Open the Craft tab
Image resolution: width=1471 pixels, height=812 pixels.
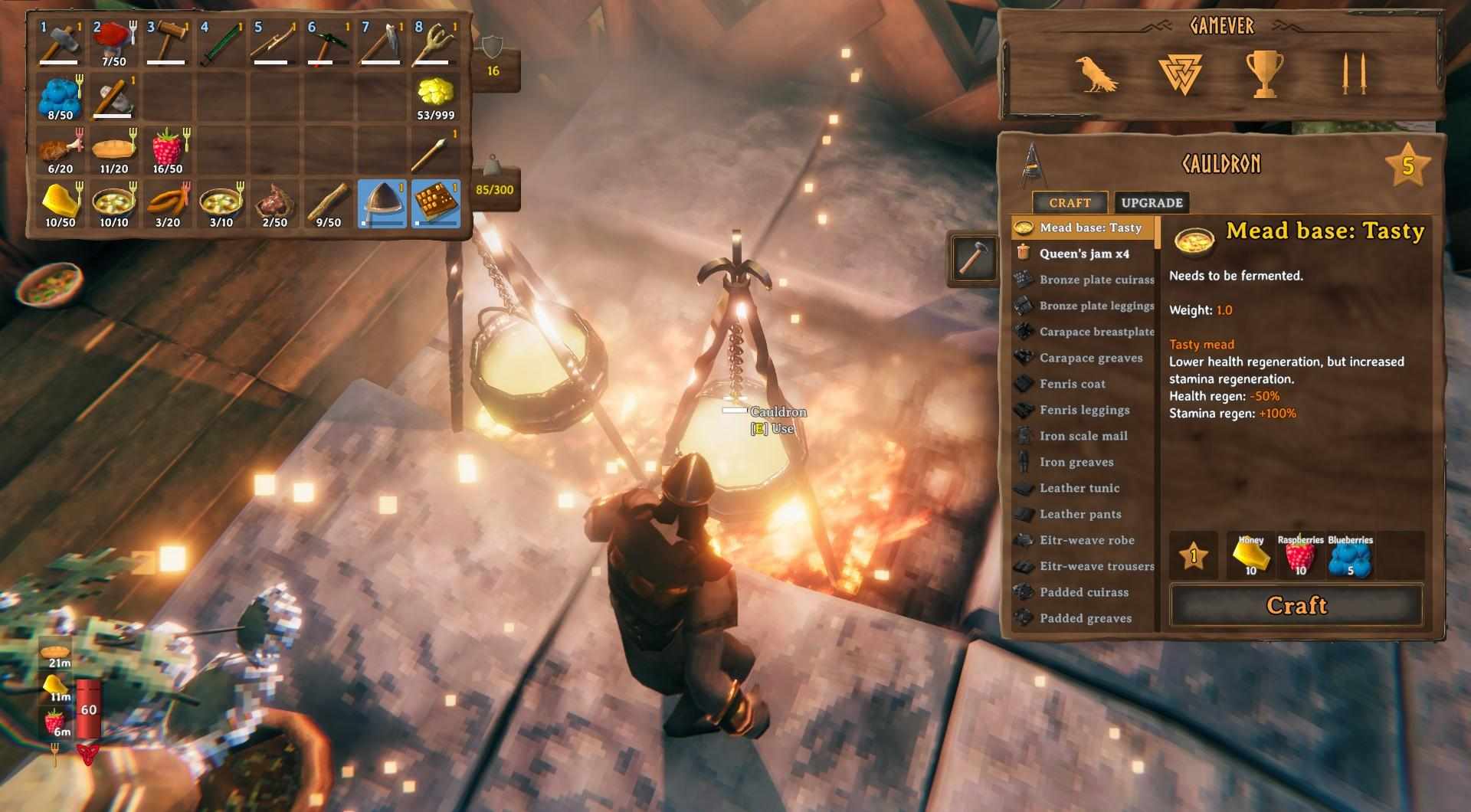1070,202
